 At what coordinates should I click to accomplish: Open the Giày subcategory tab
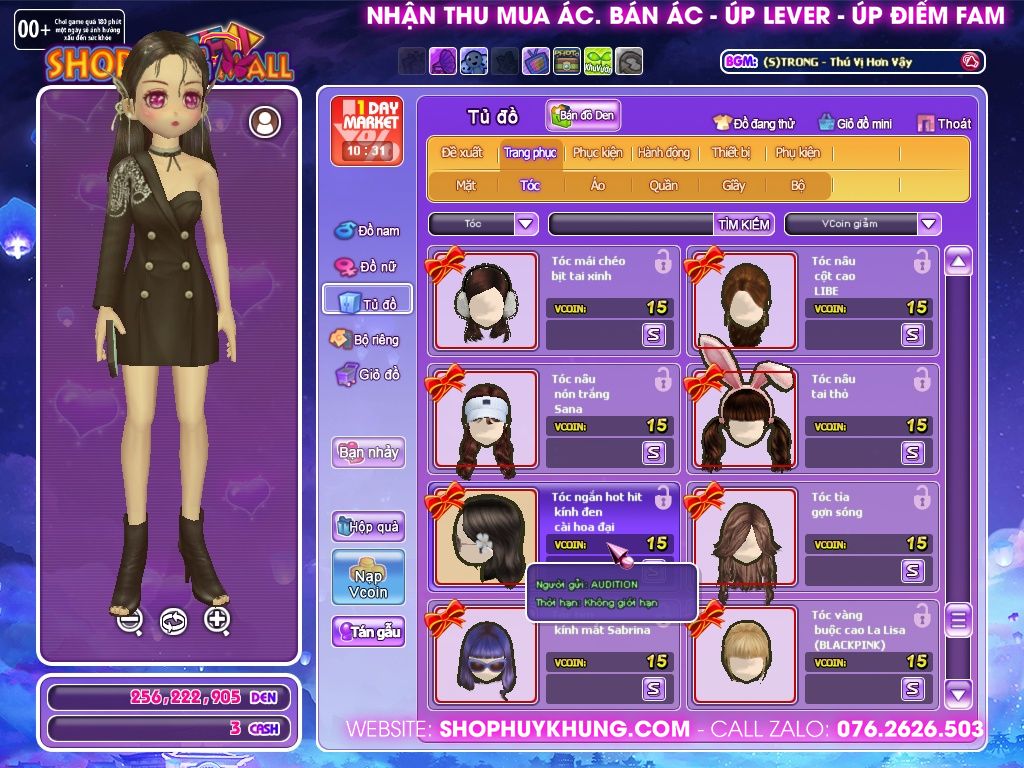coord(734,185)
